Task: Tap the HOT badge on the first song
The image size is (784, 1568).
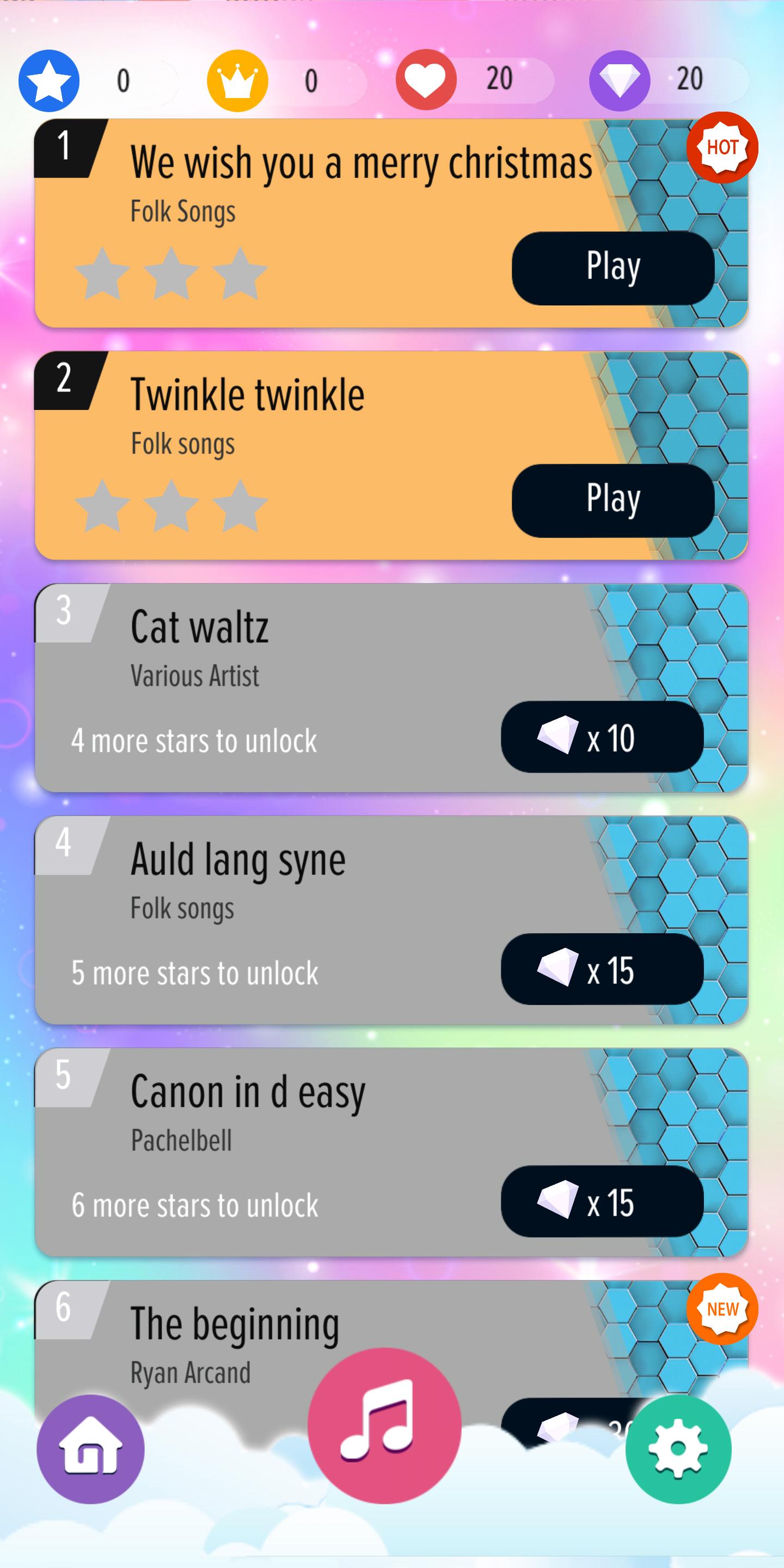Action: point(722,148)
